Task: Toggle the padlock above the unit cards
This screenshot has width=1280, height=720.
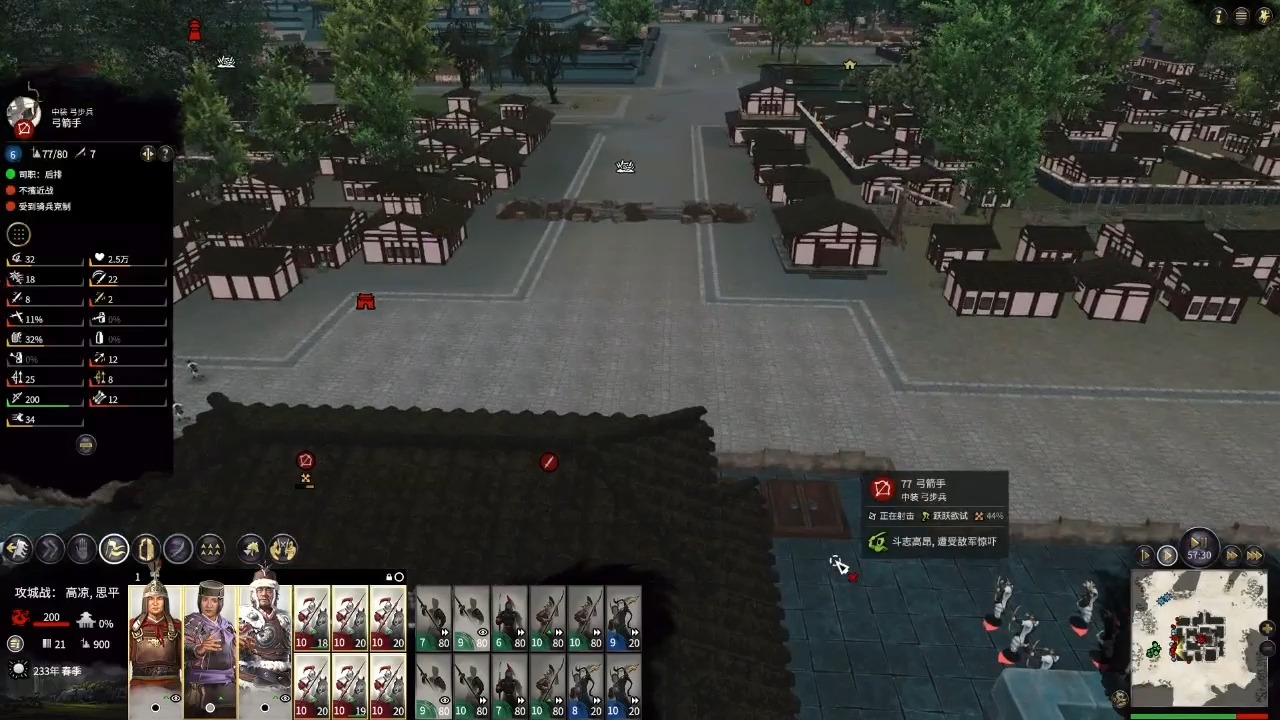Action: click(x=389, y=576)
